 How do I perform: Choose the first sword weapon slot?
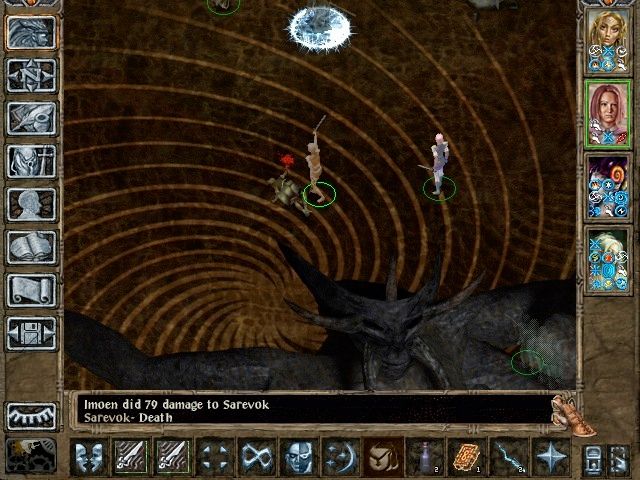click(131, 457)
